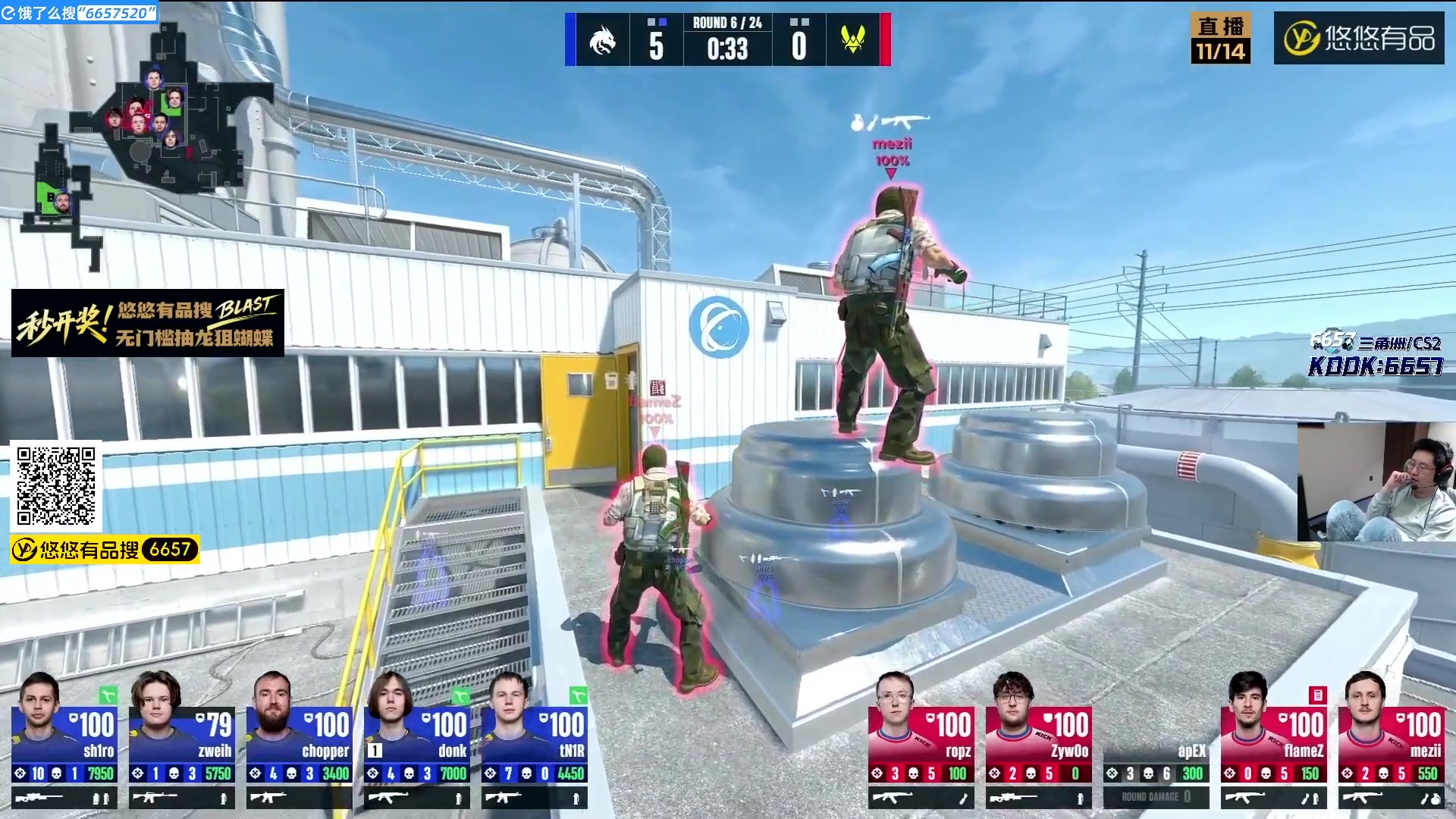Click the QR code overlay
Viewport: 1456px width, 819px height.
tap(56, 486)
